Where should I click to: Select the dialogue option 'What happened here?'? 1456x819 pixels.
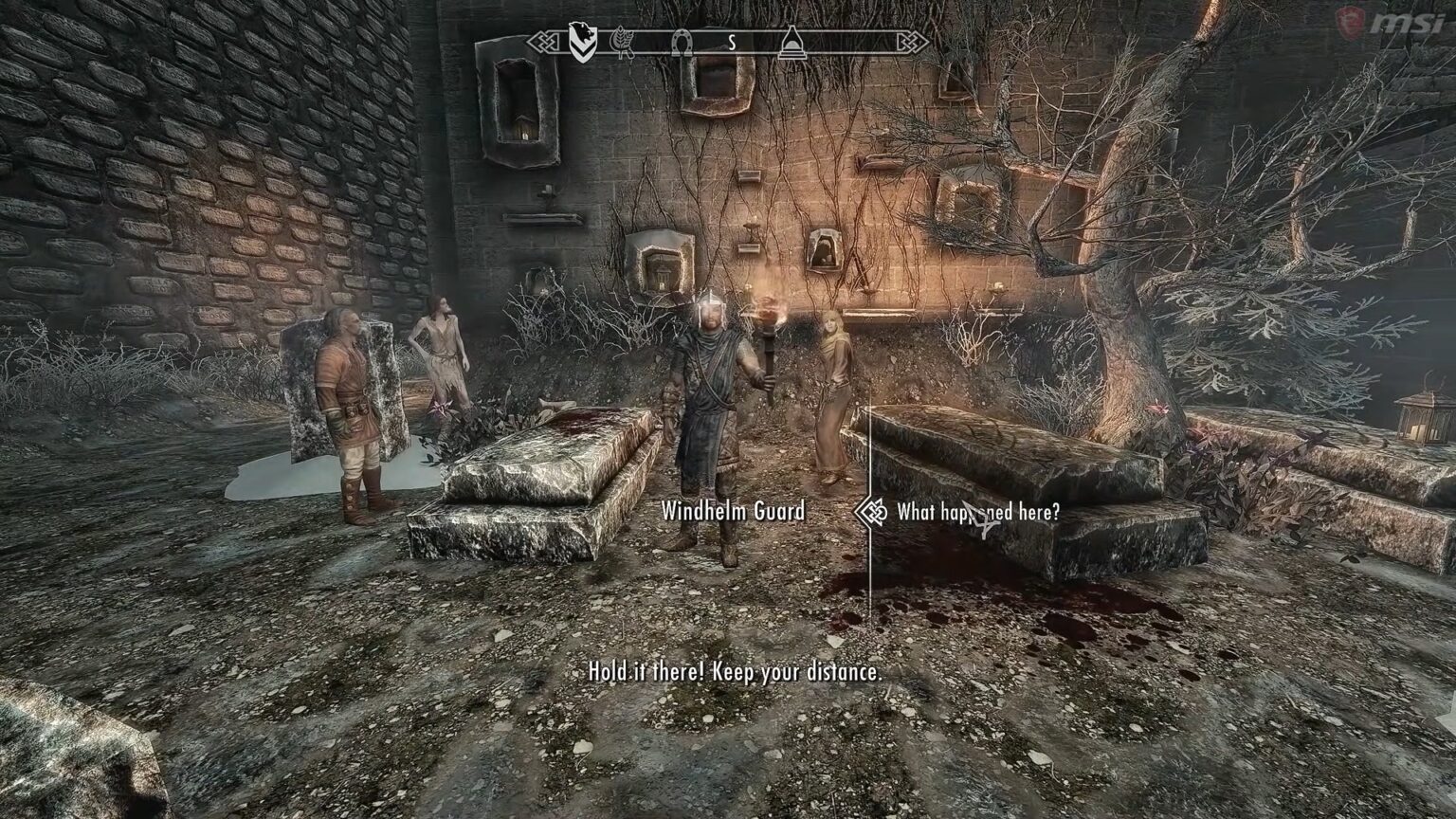[x=981, y=510]
